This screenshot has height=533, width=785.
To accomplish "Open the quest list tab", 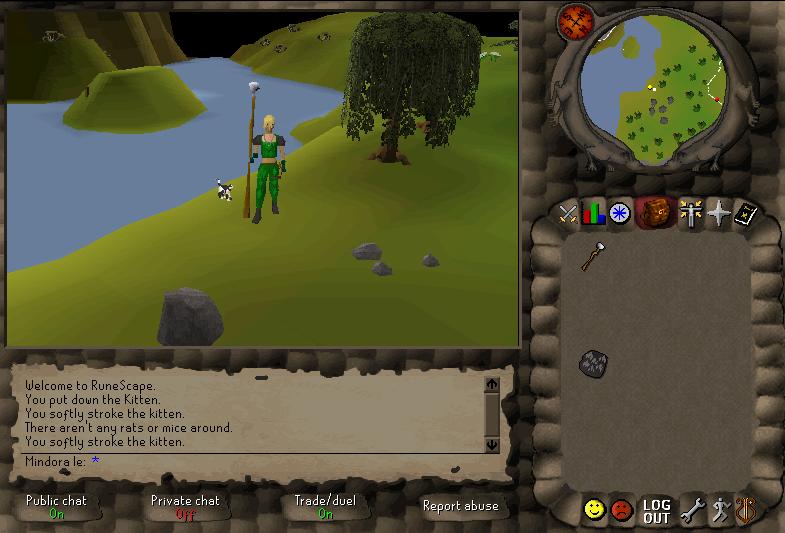I will click(x=620, y=213).
